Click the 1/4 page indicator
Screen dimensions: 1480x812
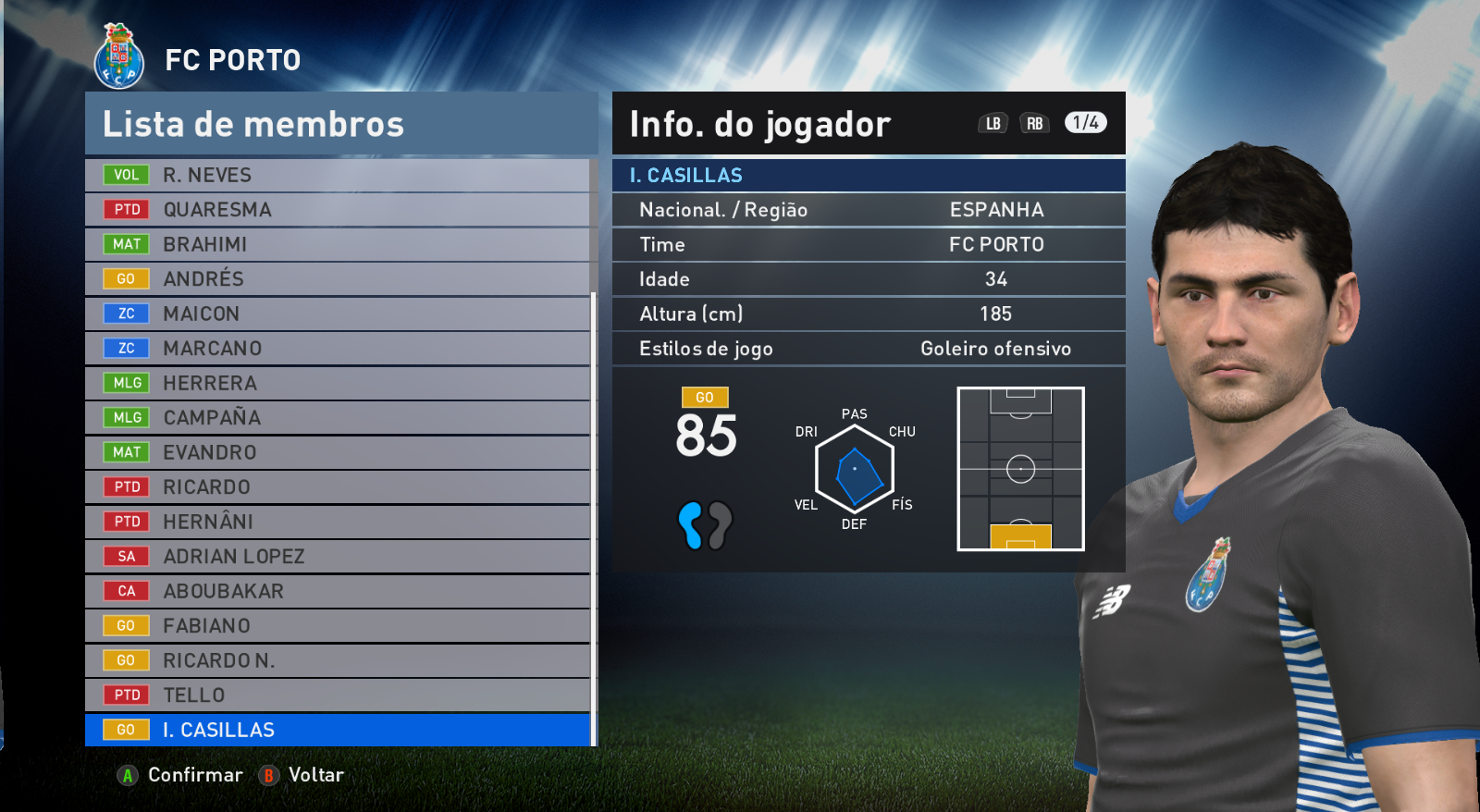(x=1085, y=123)
